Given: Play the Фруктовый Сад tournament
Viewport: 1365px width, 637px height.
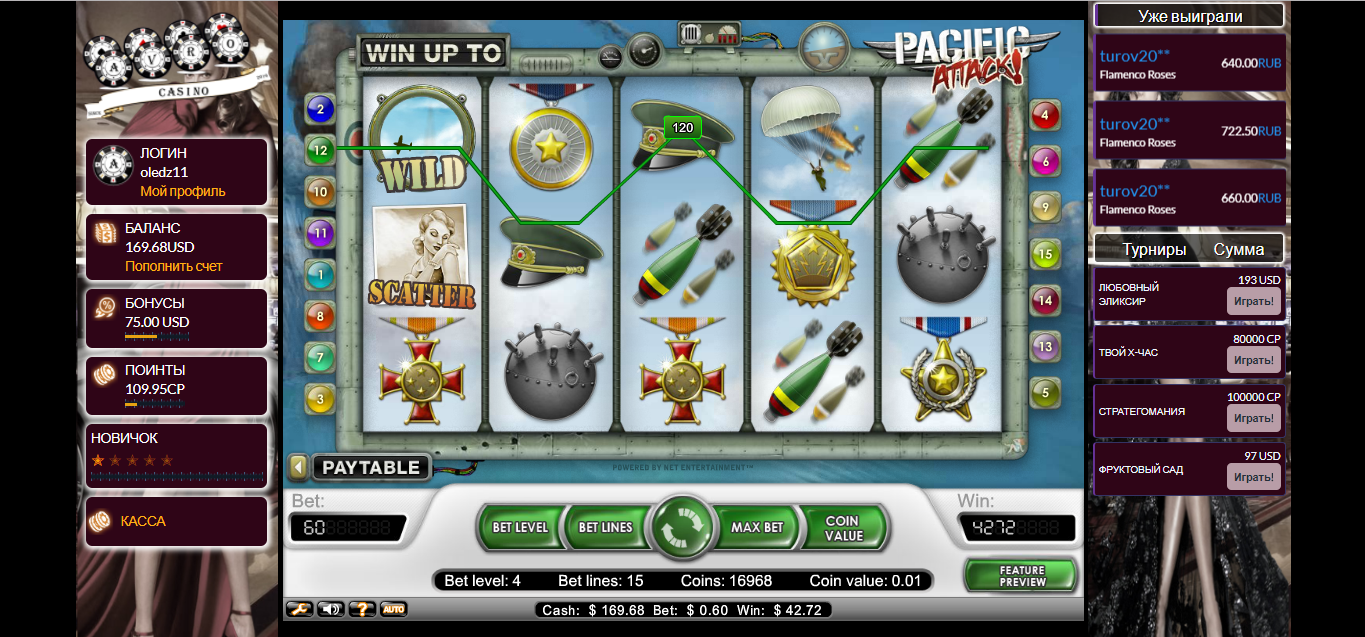Looking at the screenshot, I should 1253,477.
